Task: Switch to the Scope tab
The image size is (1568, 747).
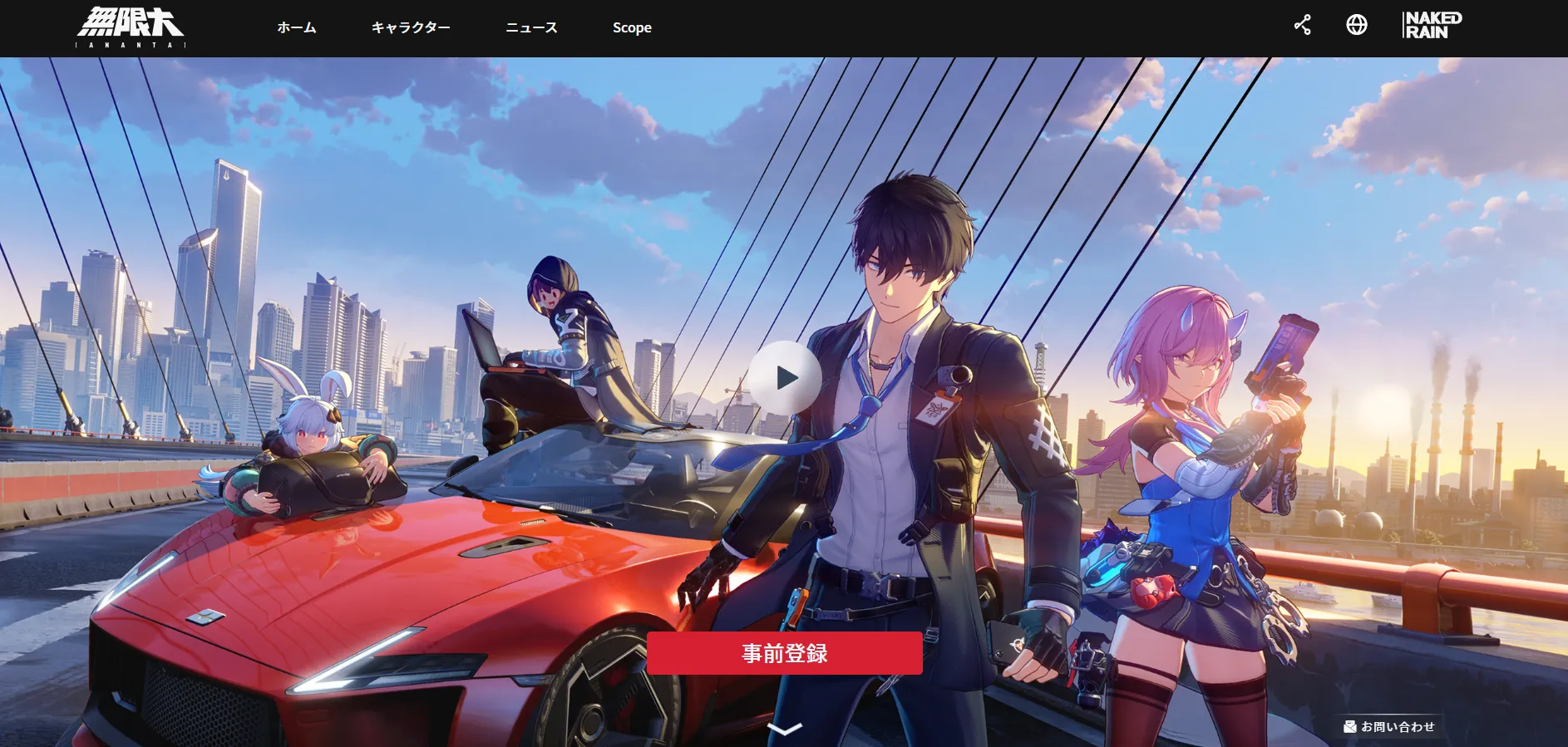Action: coord(632,27)
